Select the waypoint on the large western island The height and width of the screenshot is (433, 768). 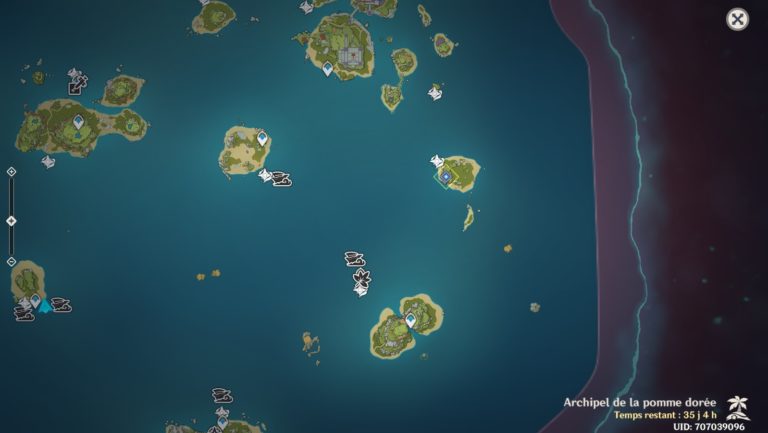(x=78, y=122)
